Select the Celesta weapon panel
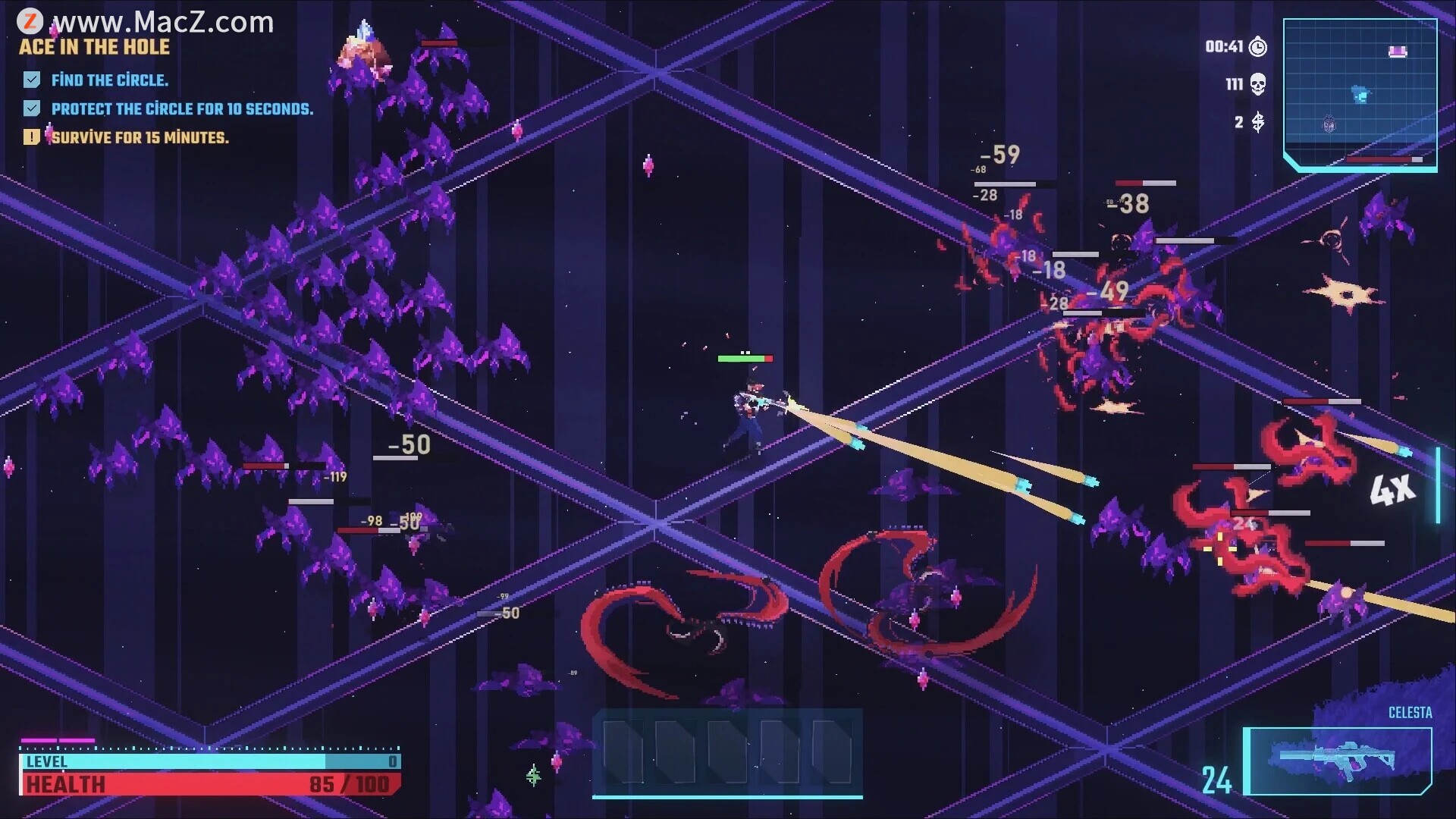1456x819 pixels. 1338,761
